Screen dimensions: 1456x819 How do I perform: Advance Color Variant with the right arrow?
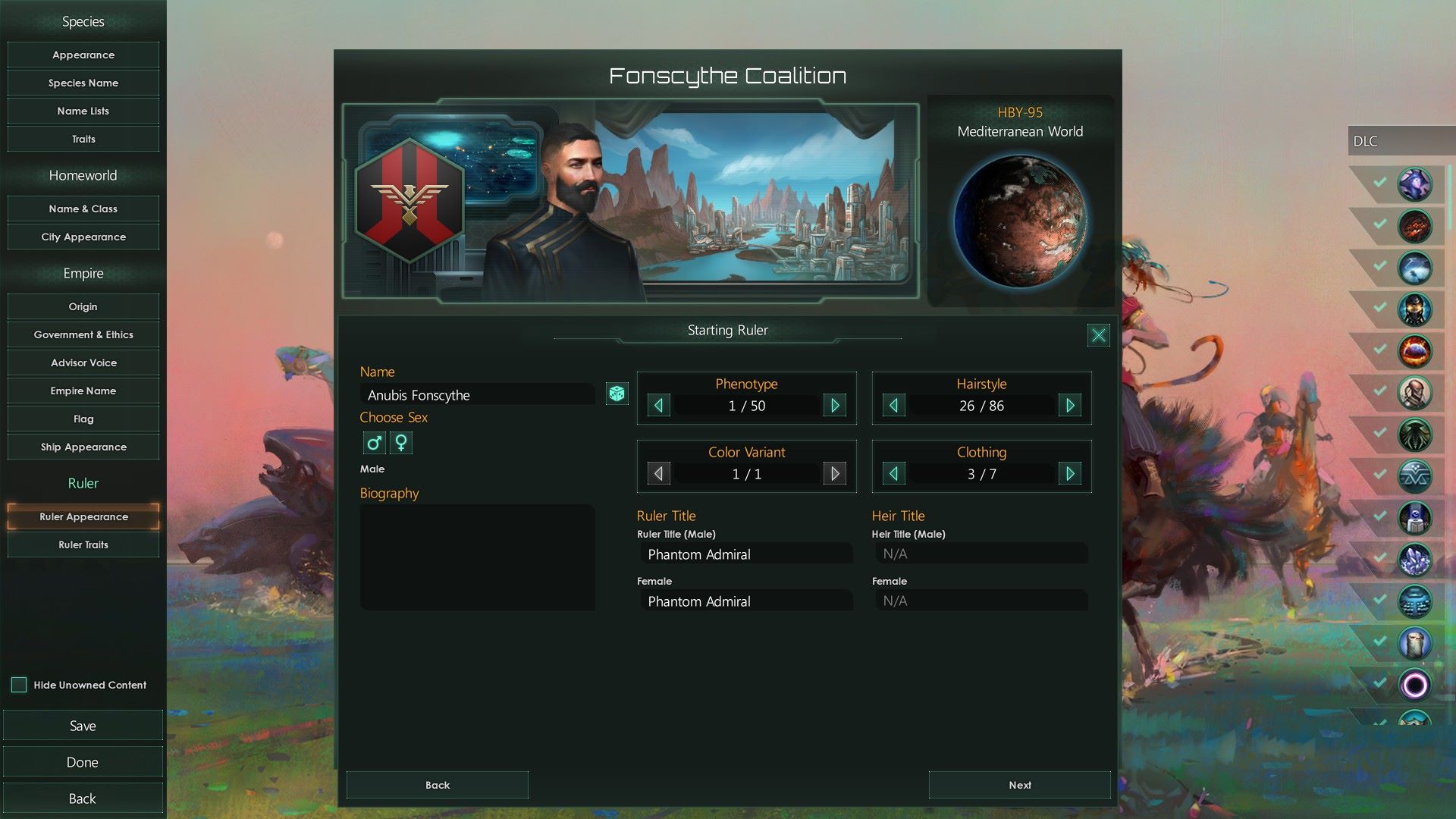pyautogui.click(x=834, y=473)
